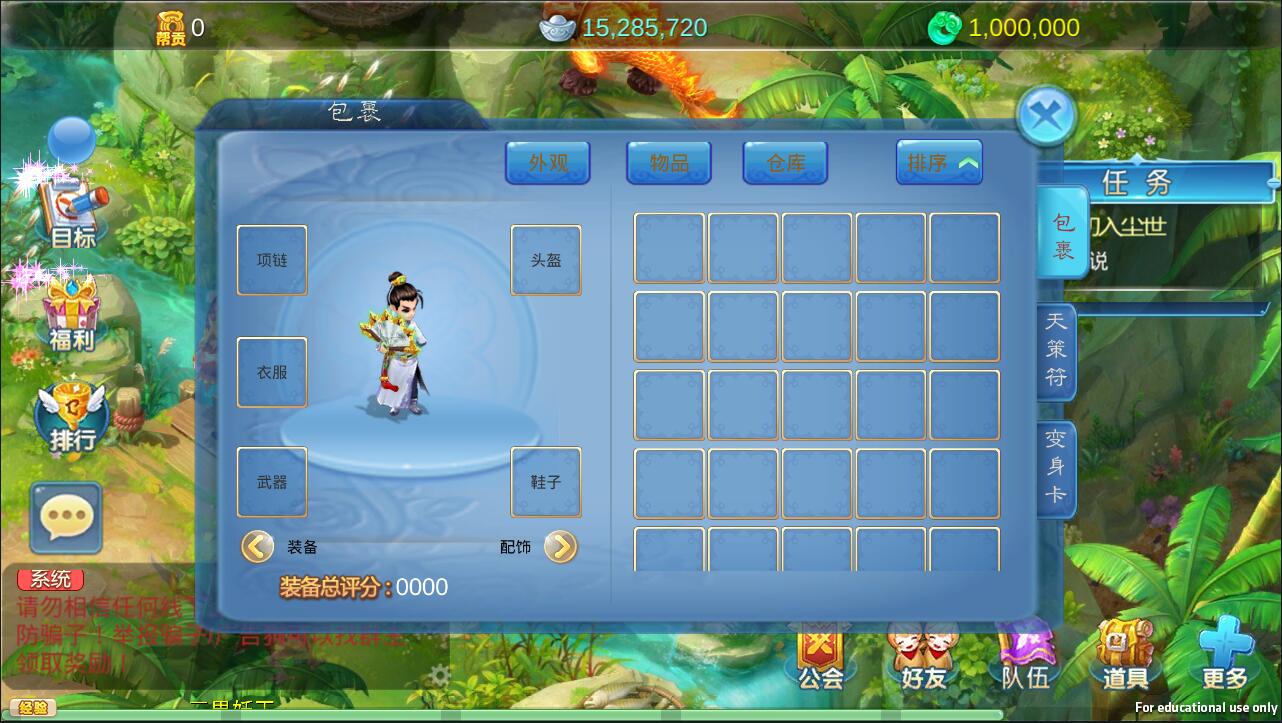Screen dimensions: 1282x723
Task: Open the 好友 friends menu
Action: (x=923, y=656)
